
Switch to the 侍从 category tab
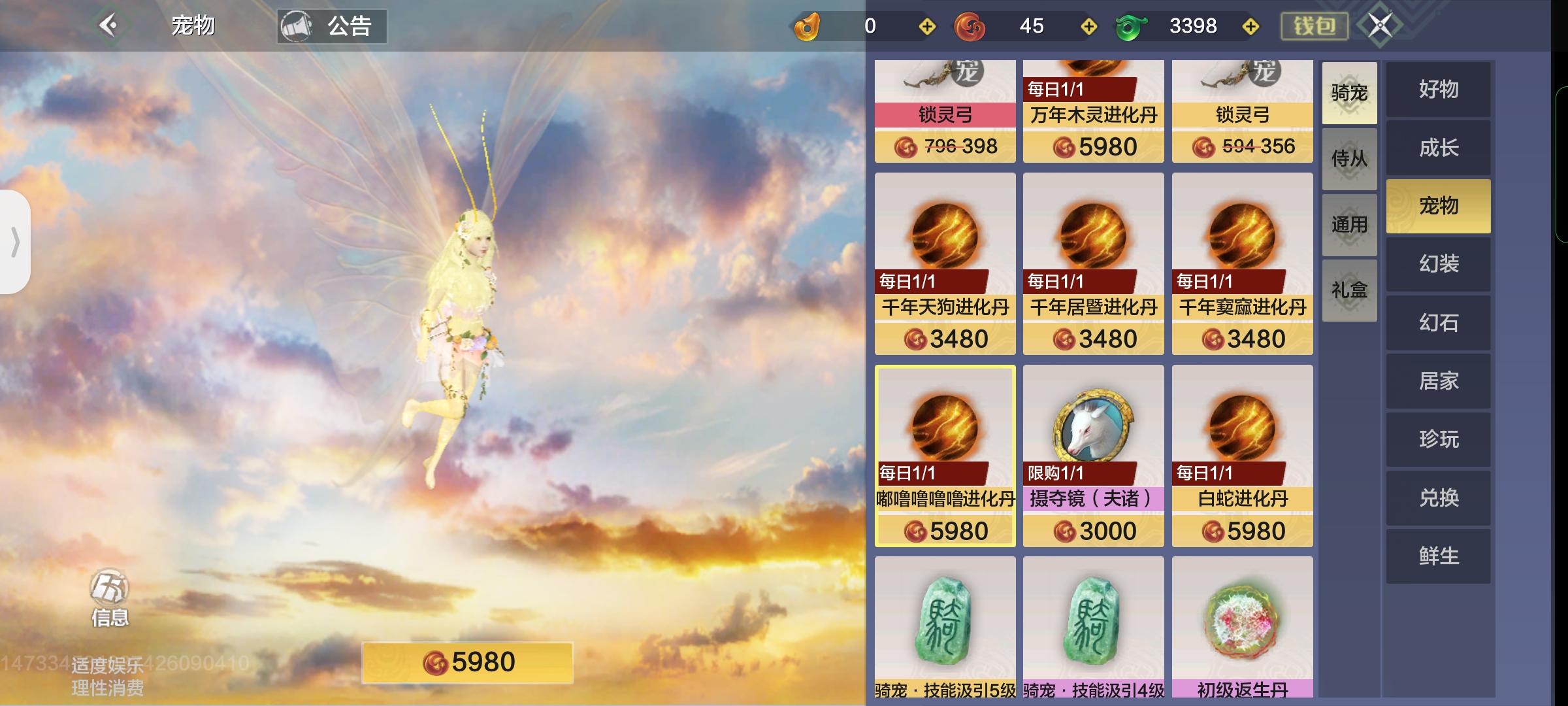(x=1349, y=159)
